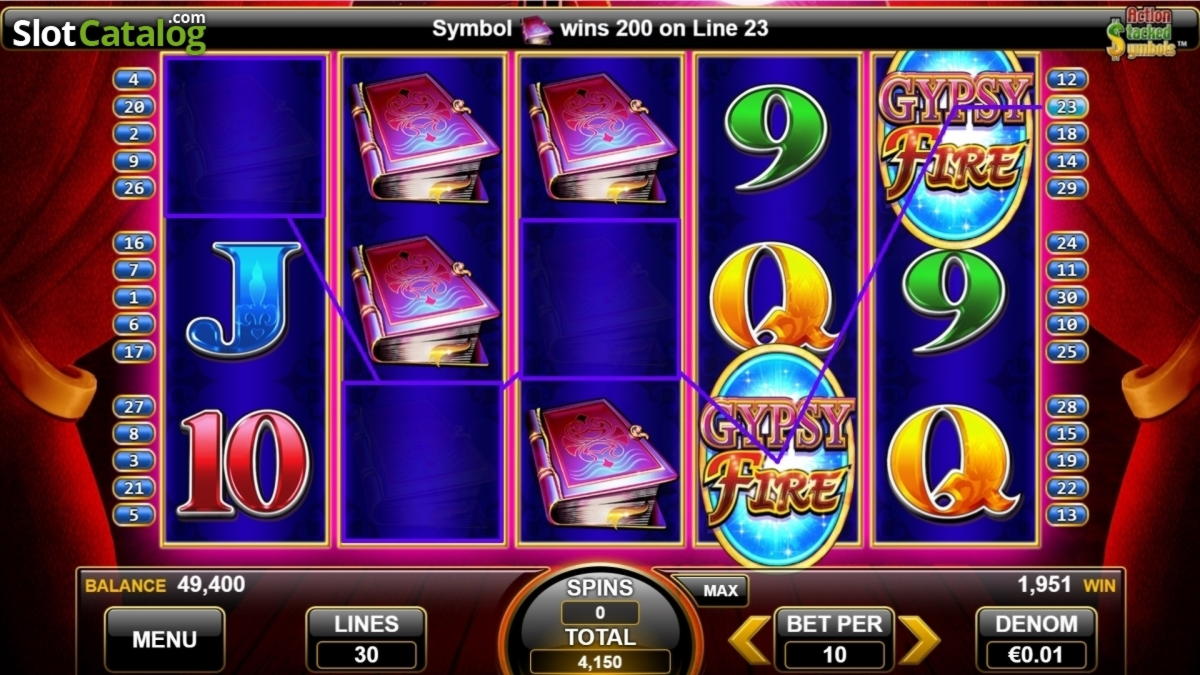Select payline number 4 marker
This screenshot has width=1200, height=675.
[x=134, y=79]
